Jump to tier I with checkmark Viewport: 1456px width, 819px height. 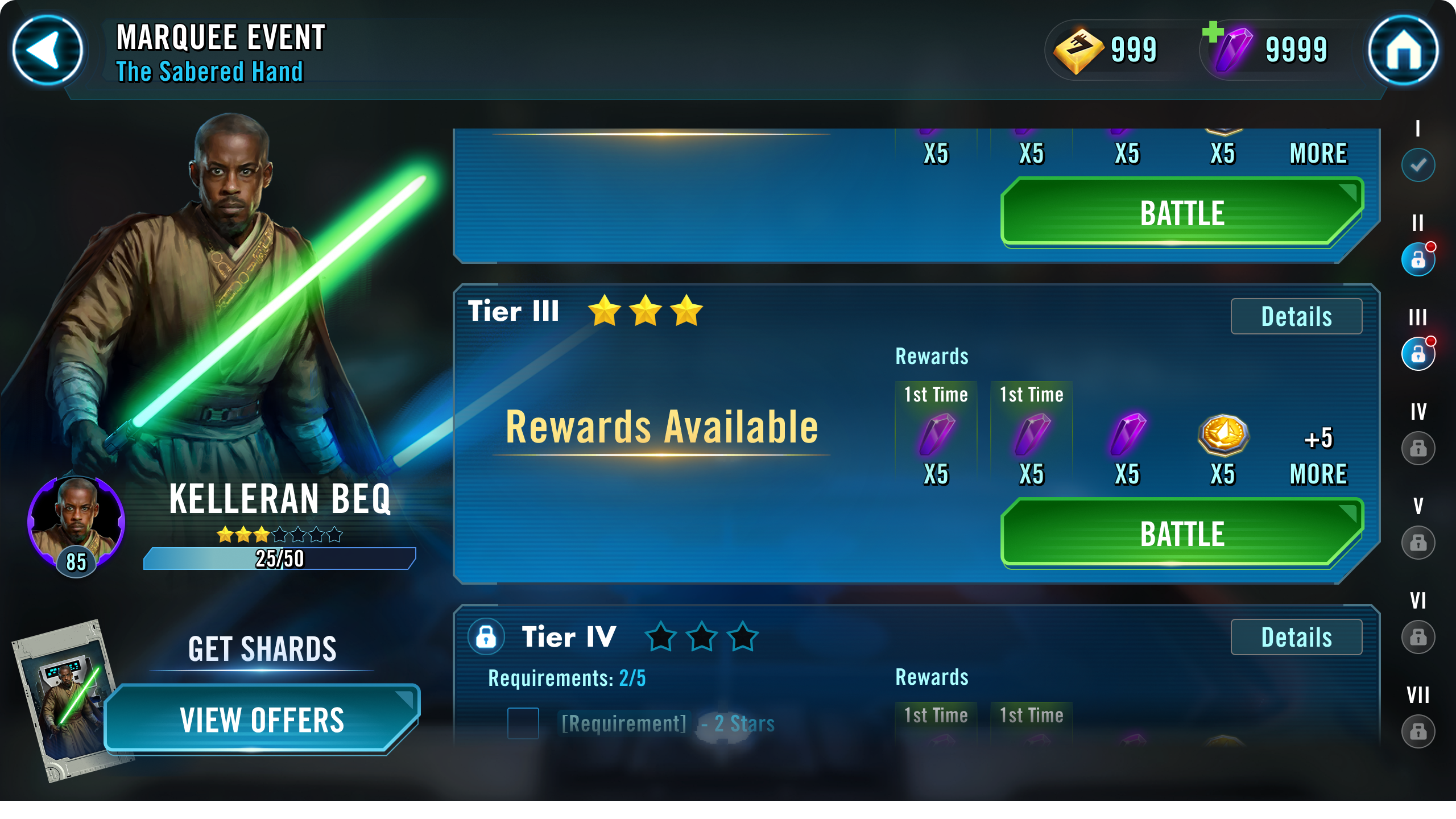[1418, 165]
